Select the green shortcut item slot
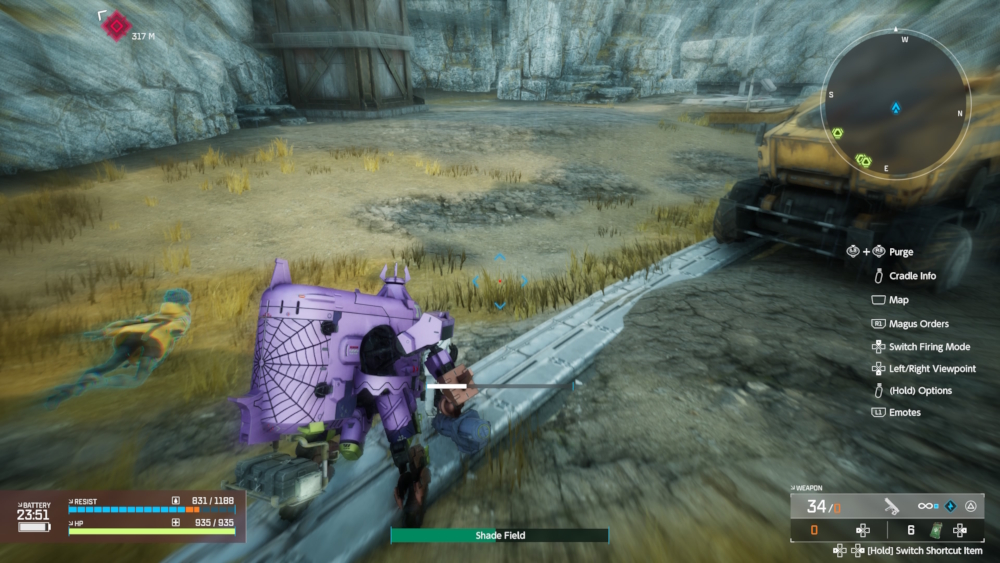This screenshot has height=563, width=1000. coord(938,531)
